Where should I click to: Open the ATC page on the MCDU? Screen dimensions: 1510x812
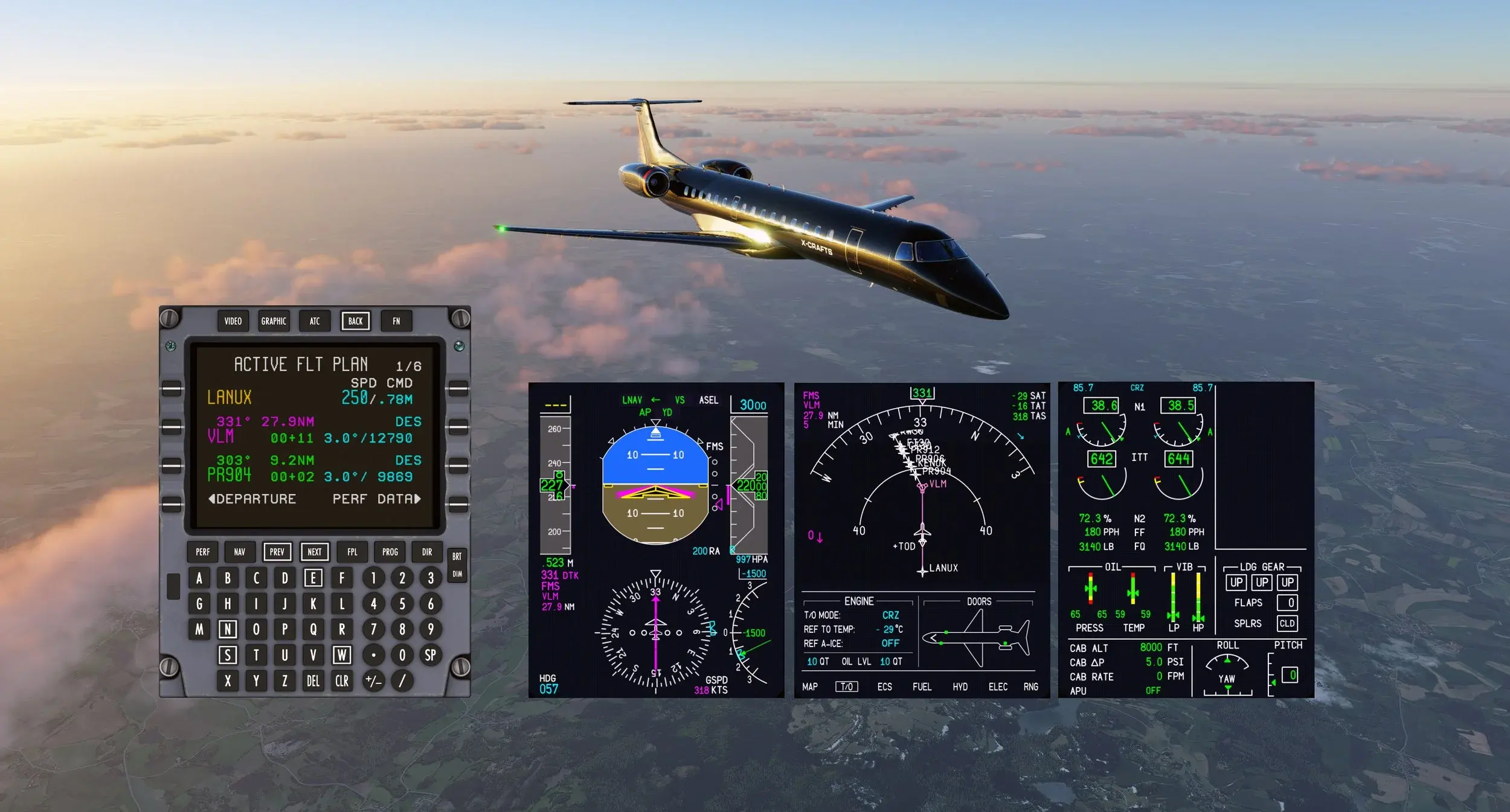[315, 321]
